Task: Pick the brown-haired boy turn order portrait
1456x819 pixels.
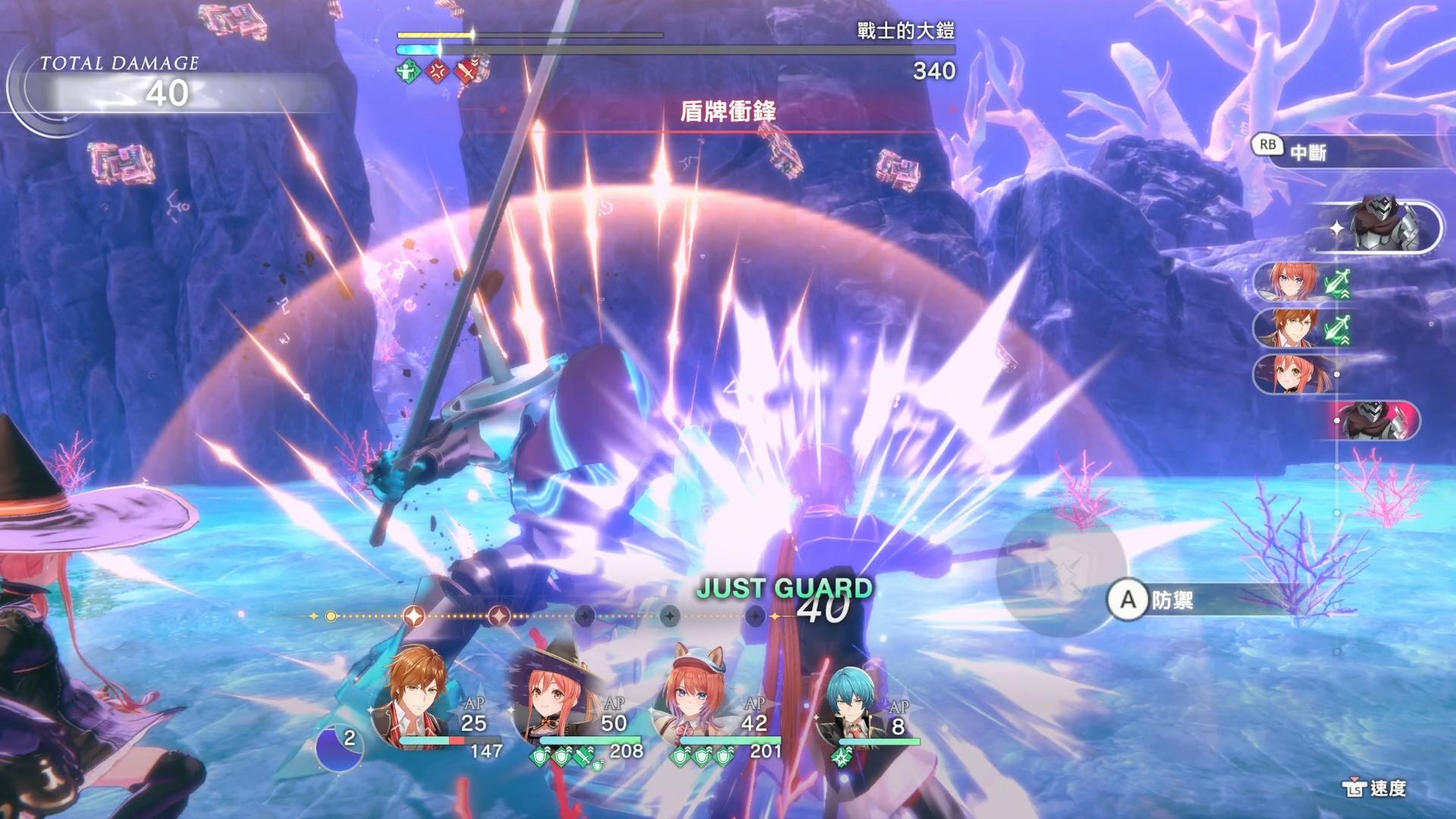Action: tap(1291, 328)
